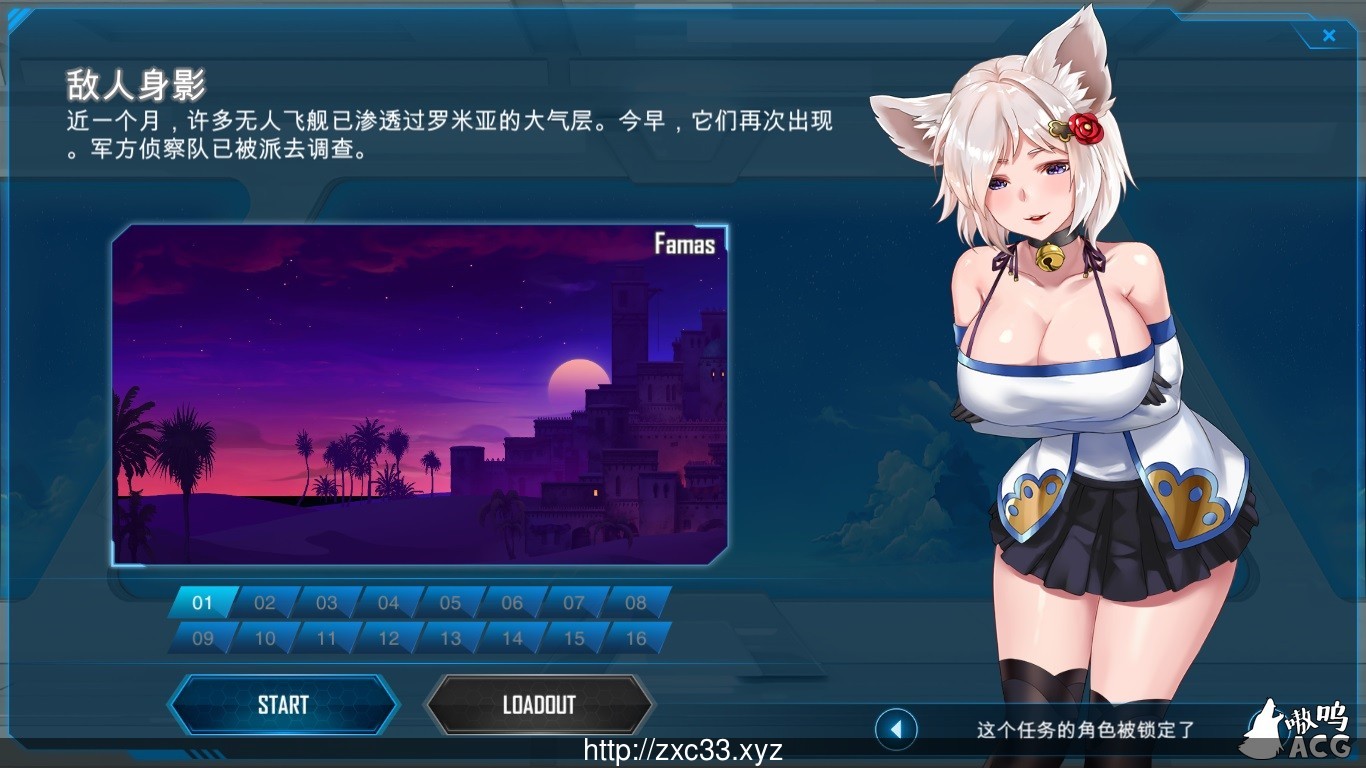Click the blue left arrow next to lock message
The height and width of the screenshot is (768, 1366).
(x=897, y=730)
